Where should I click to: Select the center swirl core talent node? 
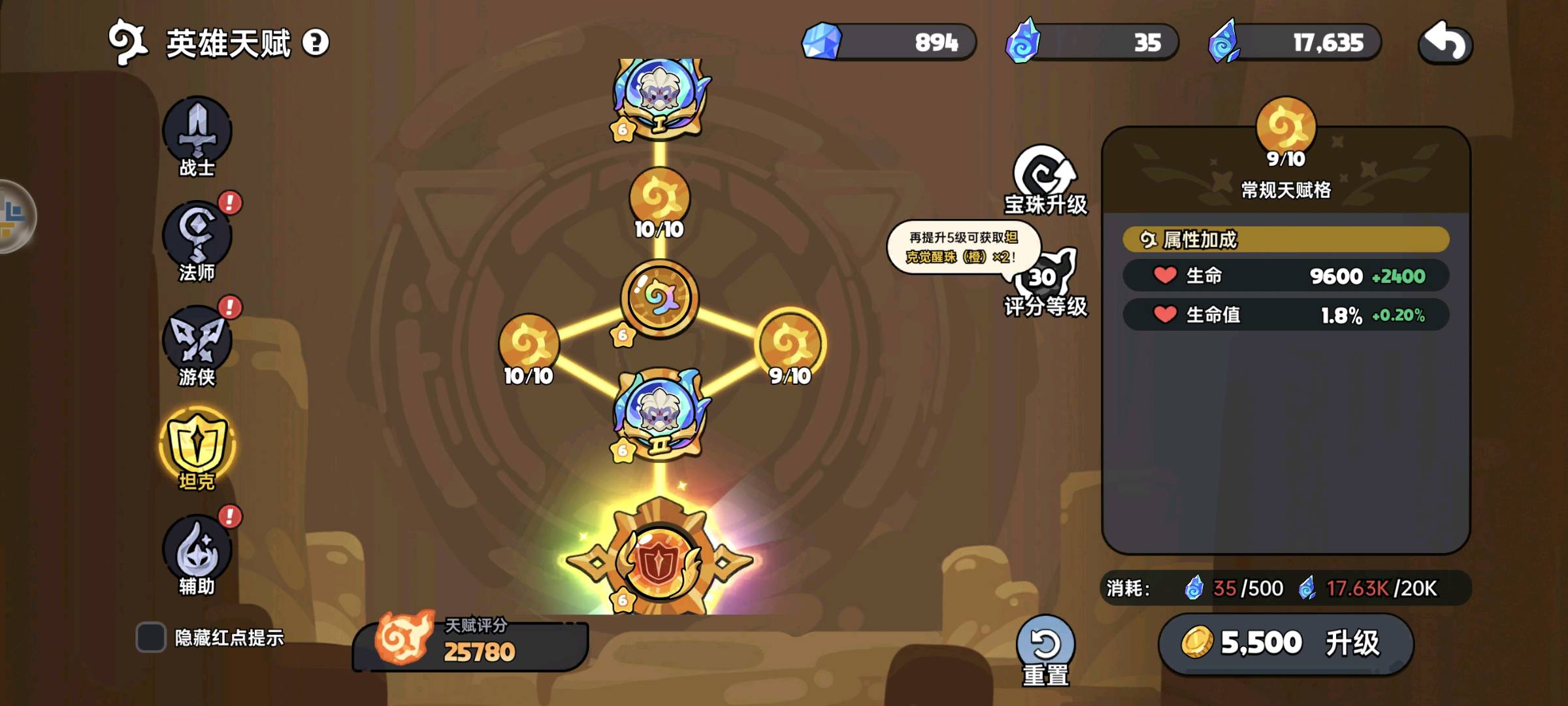pos(659,298)
